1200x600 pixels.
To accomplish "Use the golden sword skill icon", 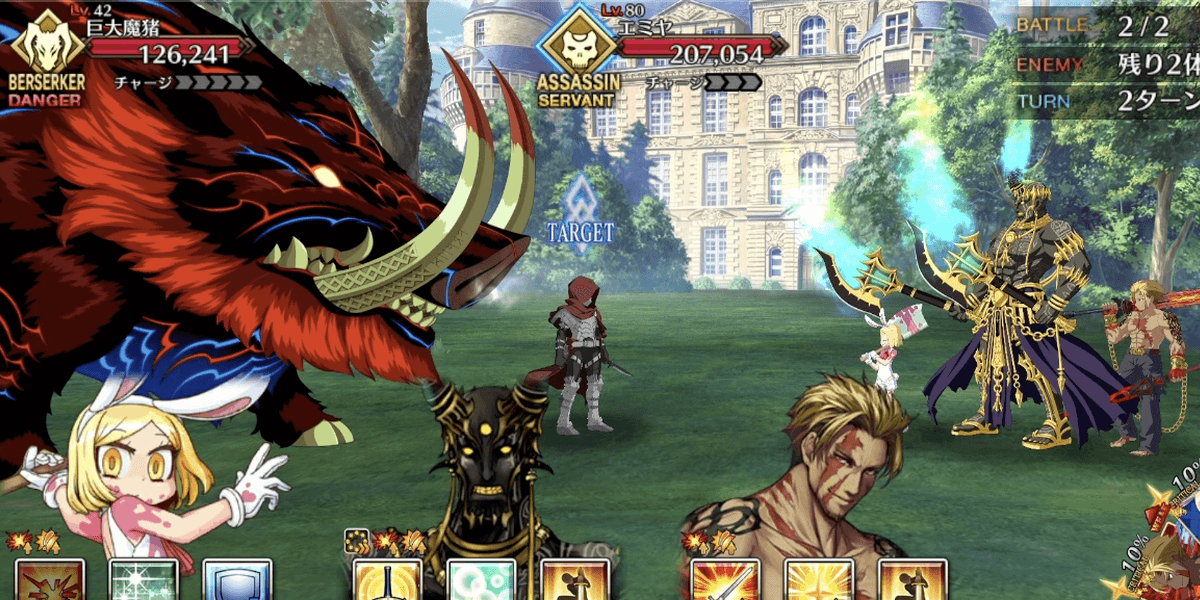I will 387,581.
